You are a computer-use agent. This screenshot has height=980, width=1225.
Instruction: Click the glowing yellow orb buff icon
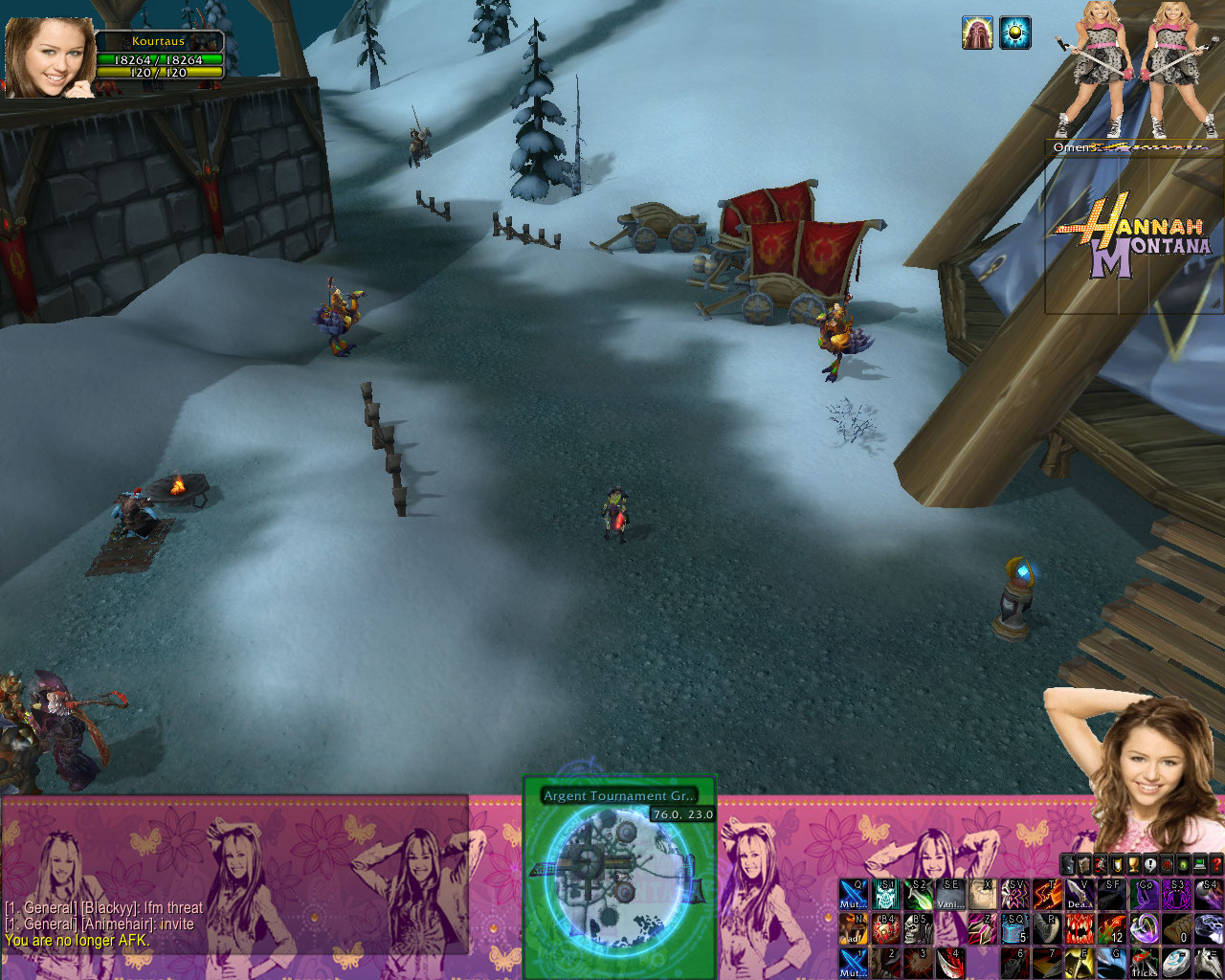point(1015,33)
